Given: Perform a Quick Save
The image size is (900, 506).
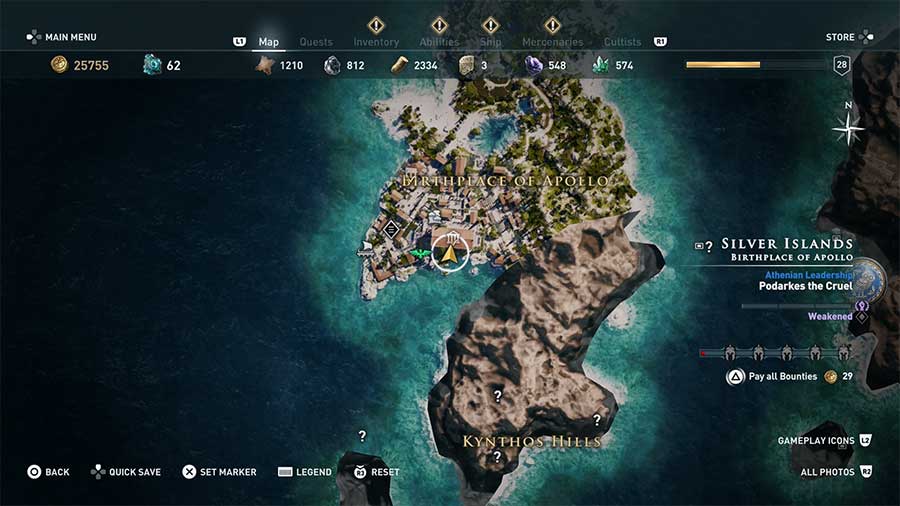Looking at the screenshot, I should [126, 472].
